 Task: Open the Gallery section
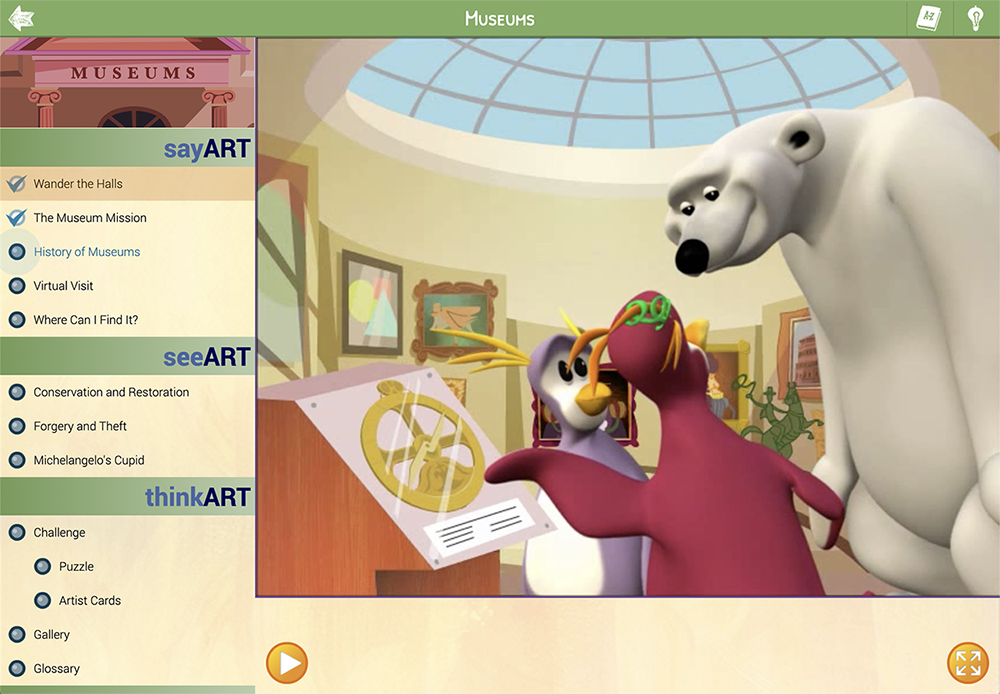click(x=52, y=635)
